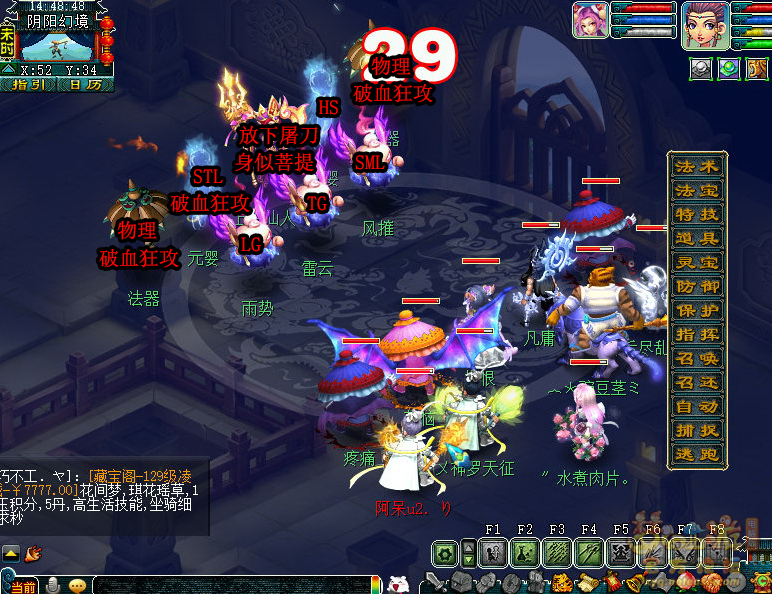Open the green gear hotbar settings
The height and width of the screenshot is (594, 772).
(x=445, y=552)
